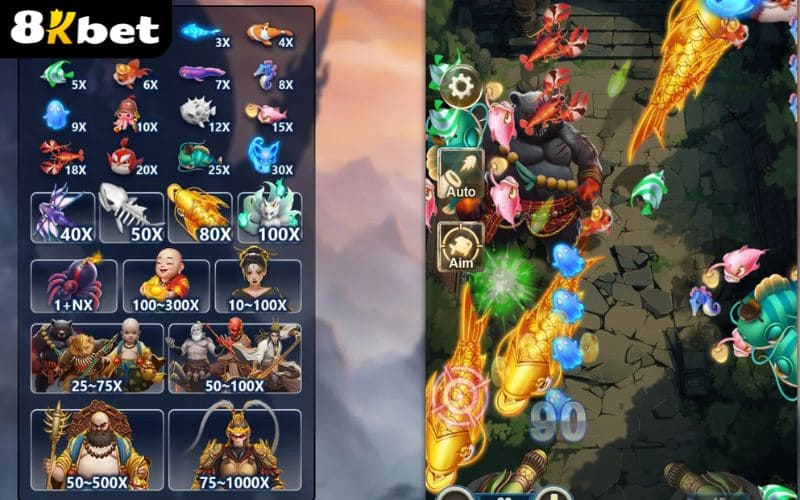Choose the 75~1000X Monkey King tile
The height and width of the screenshot is (500, 800).
235,449
